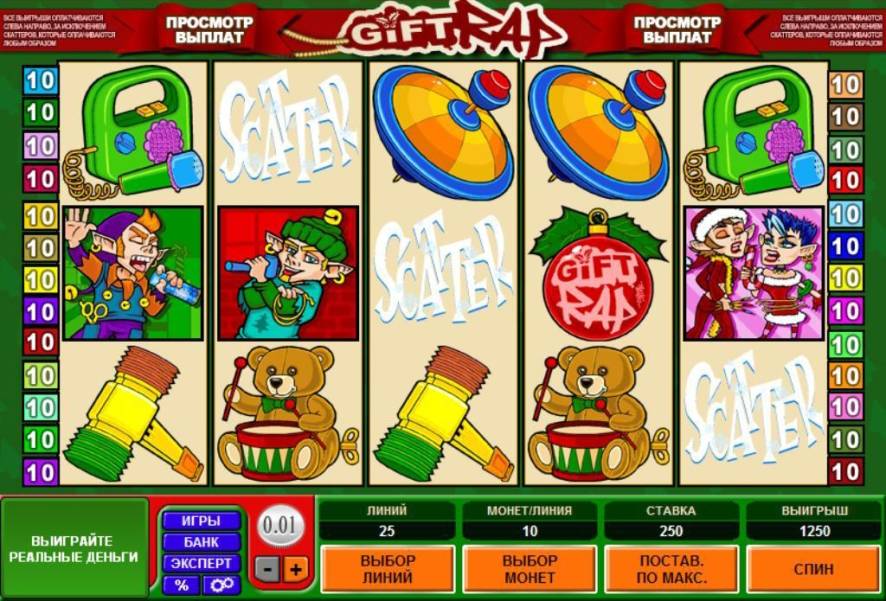Switch to ЭКСПЕРТ mode
The height and width of the screenshot is (601, 886).
[x=201, y=563]
